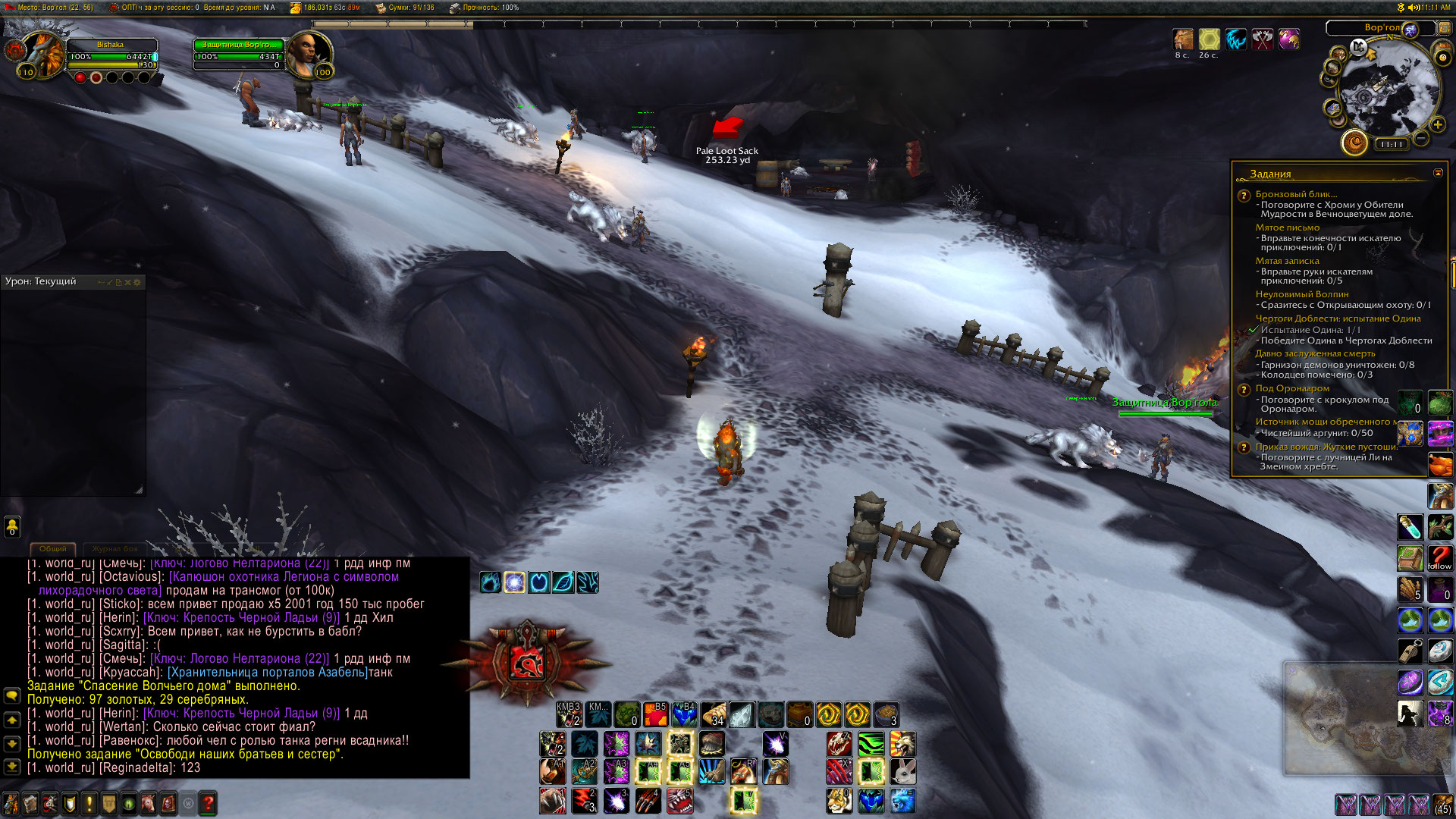Activate the white rabbit icon ability
The height and width of the screenshot is (819, 1456).
tap(902, 772)
